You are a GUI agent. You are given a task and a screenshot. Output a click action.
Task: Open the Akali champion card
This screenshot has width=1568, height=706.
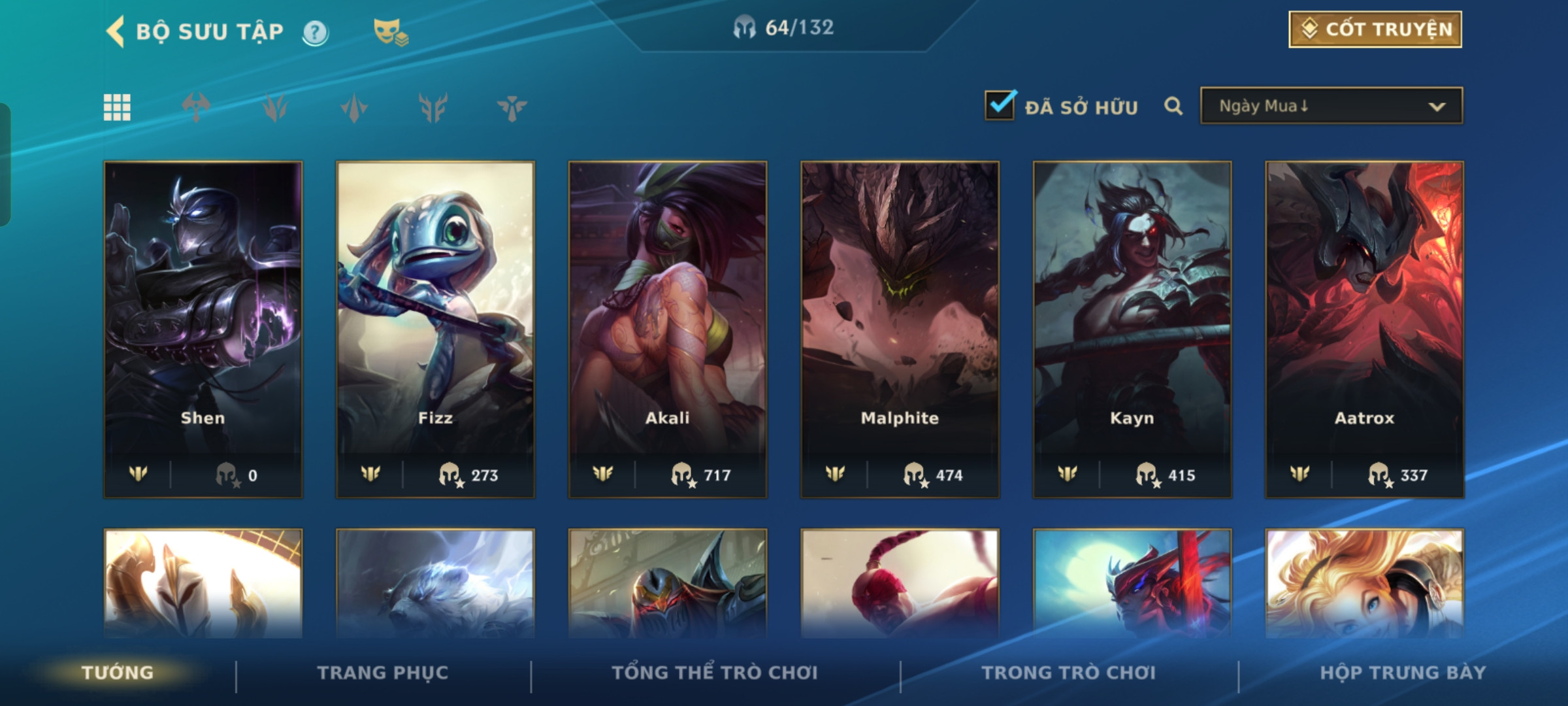coord(668,329)
